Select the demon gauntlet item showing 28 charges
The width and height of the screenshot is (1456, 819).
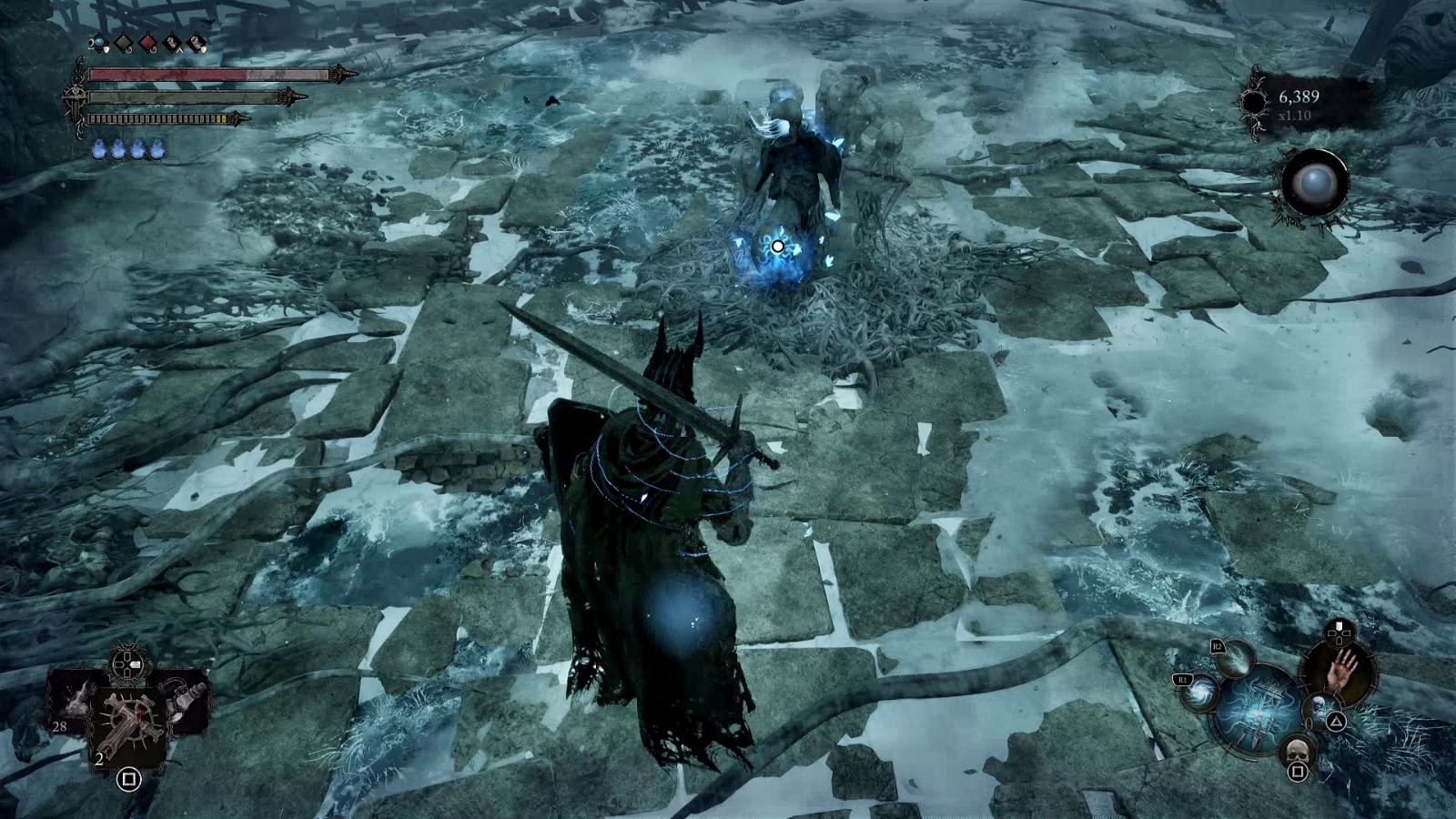tap(75, 701)
